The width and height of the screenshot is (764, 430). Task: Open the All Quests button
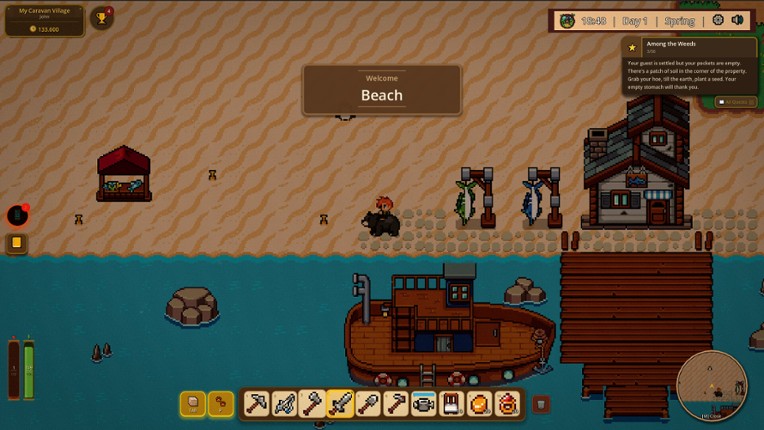[736, 102]
